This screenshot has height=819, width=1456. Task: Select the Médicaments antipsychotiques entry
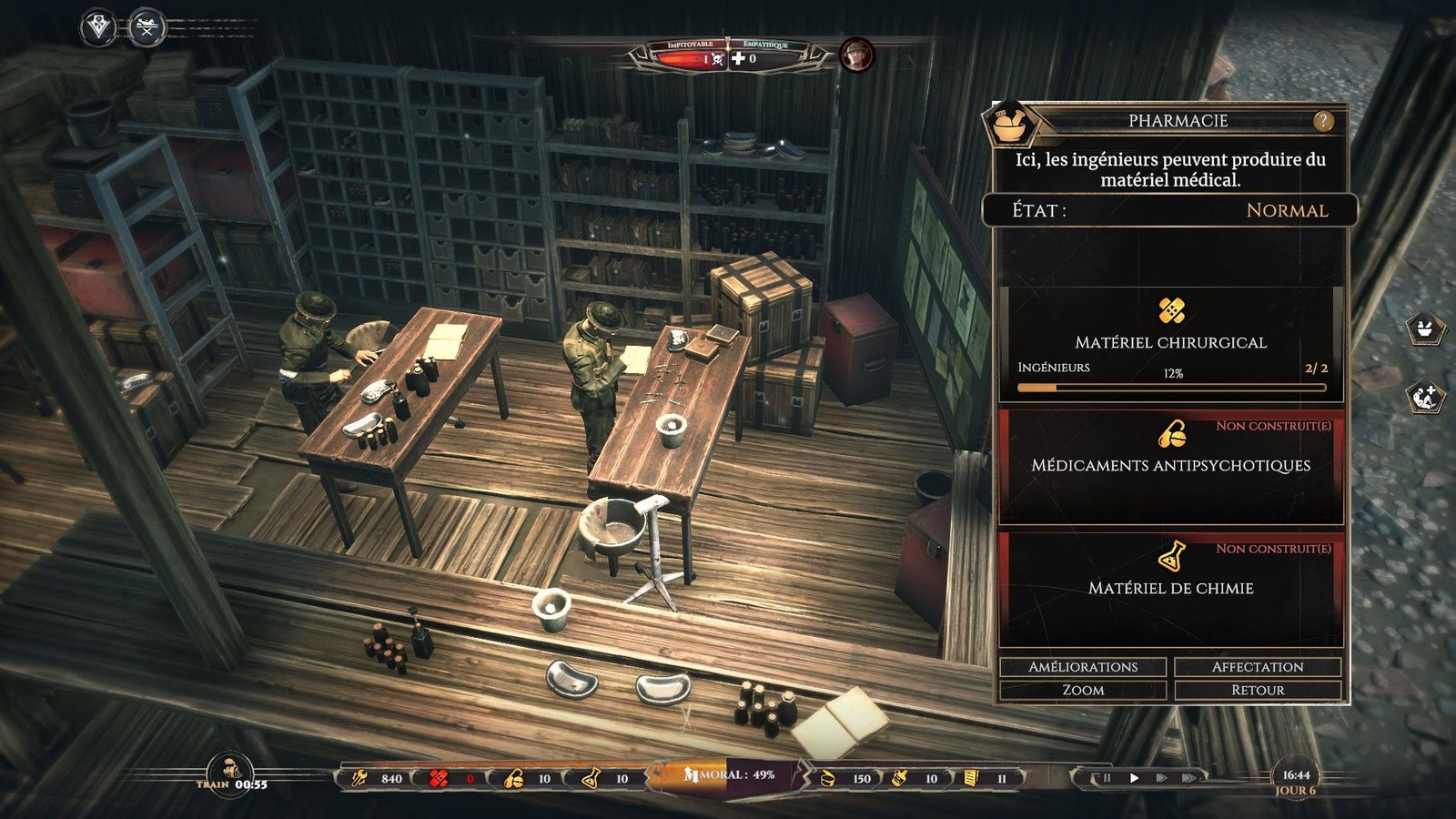pyautogui.click(x=1171, y=466)
